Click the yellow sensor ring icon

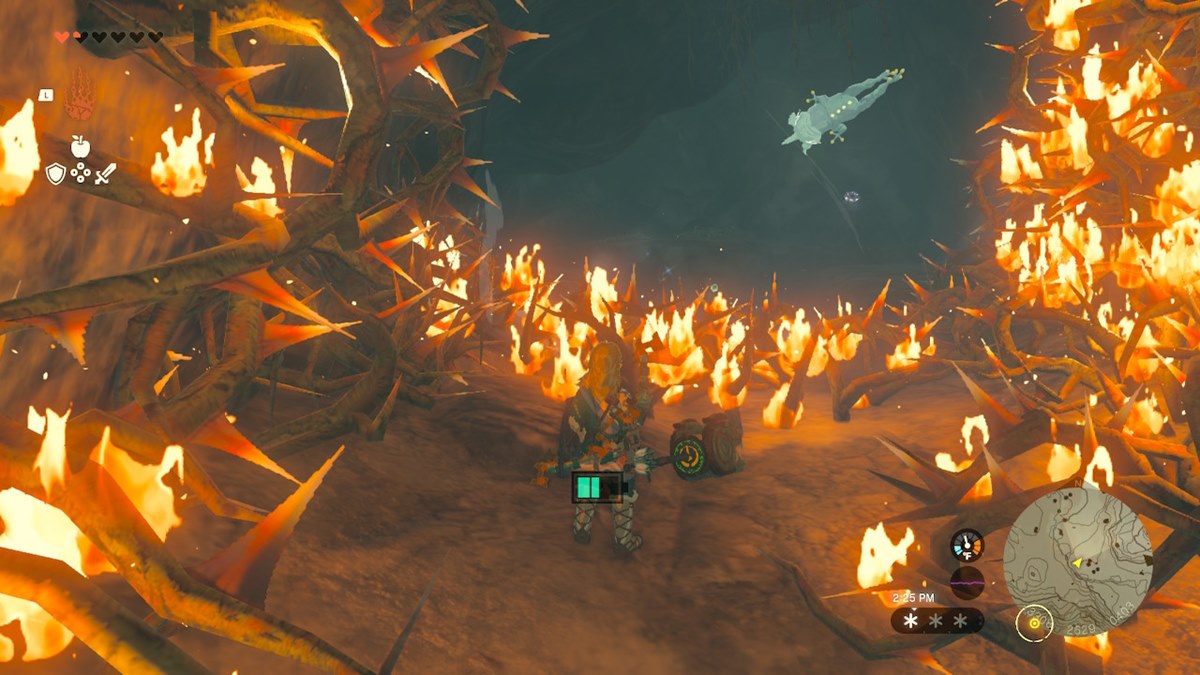click(x=1034, y=623)
